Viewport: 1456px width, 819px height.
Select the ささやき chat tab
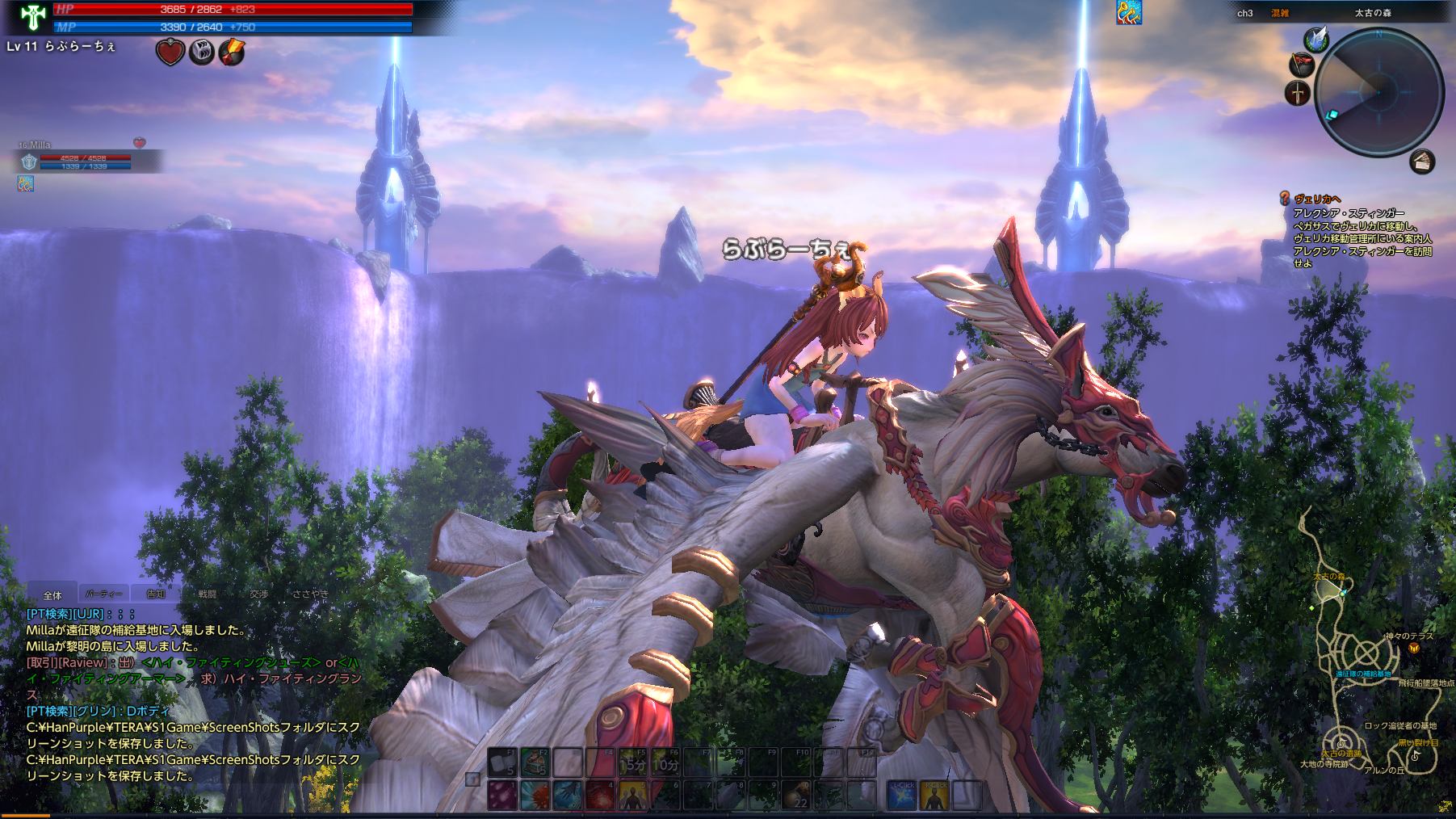coord(310,594)
